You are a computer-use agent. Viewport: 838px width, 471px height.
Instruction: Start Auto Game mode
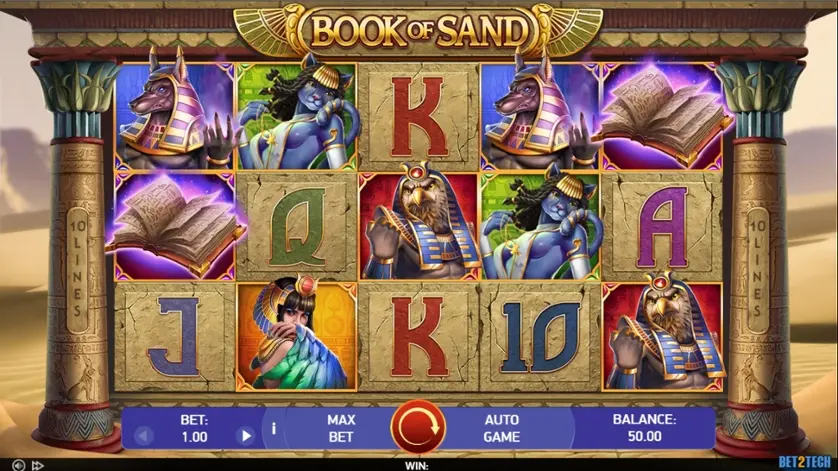[x=501, y=428]
